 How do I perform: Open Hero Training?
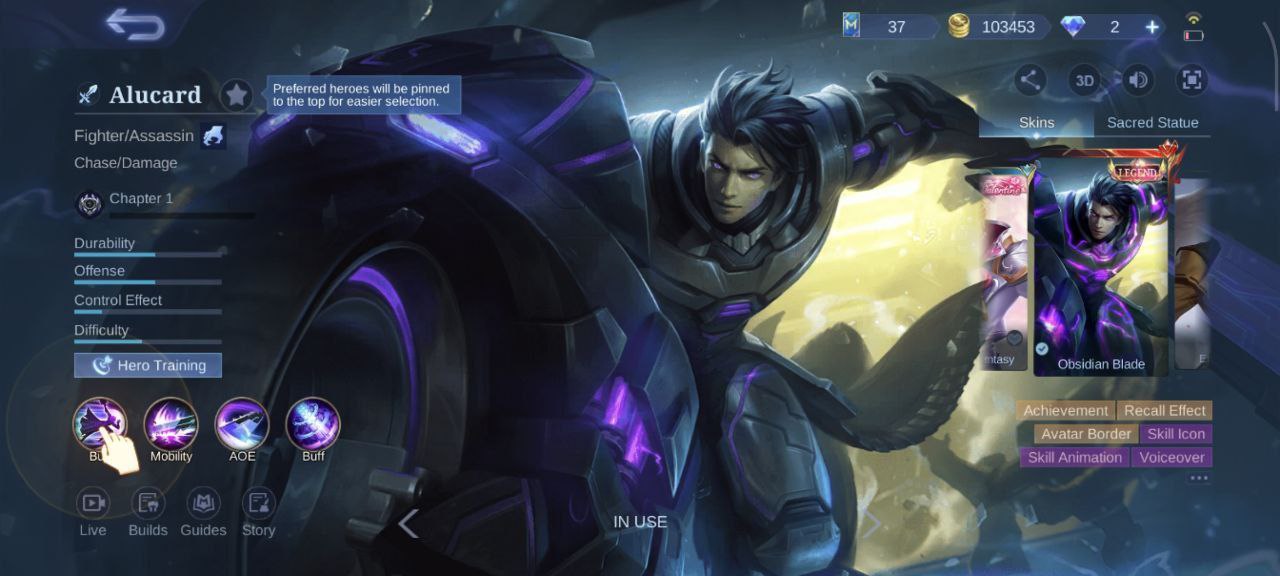point(148,365)
